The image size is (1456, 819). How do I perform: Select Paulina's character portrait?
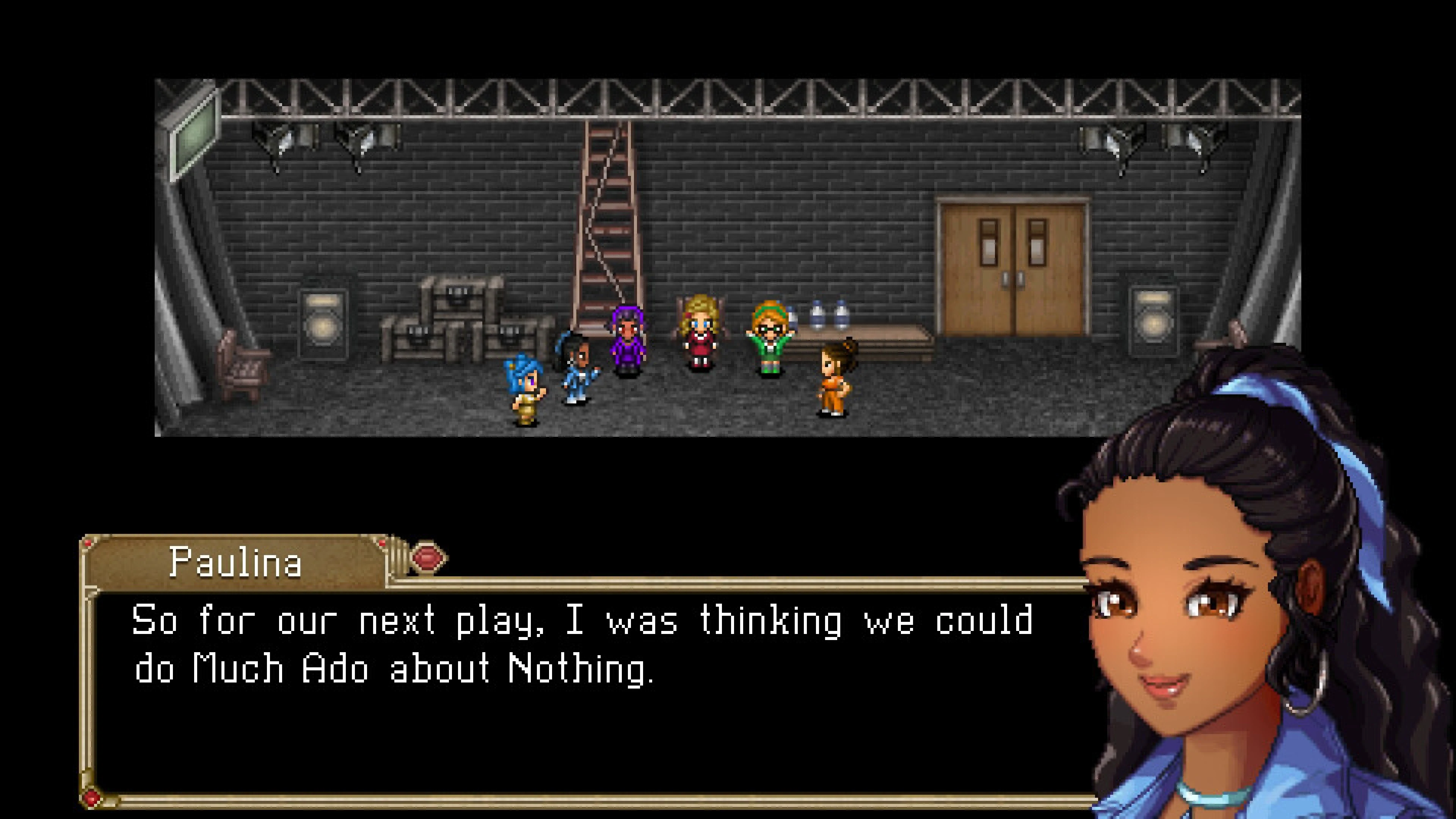(1215, 593)
